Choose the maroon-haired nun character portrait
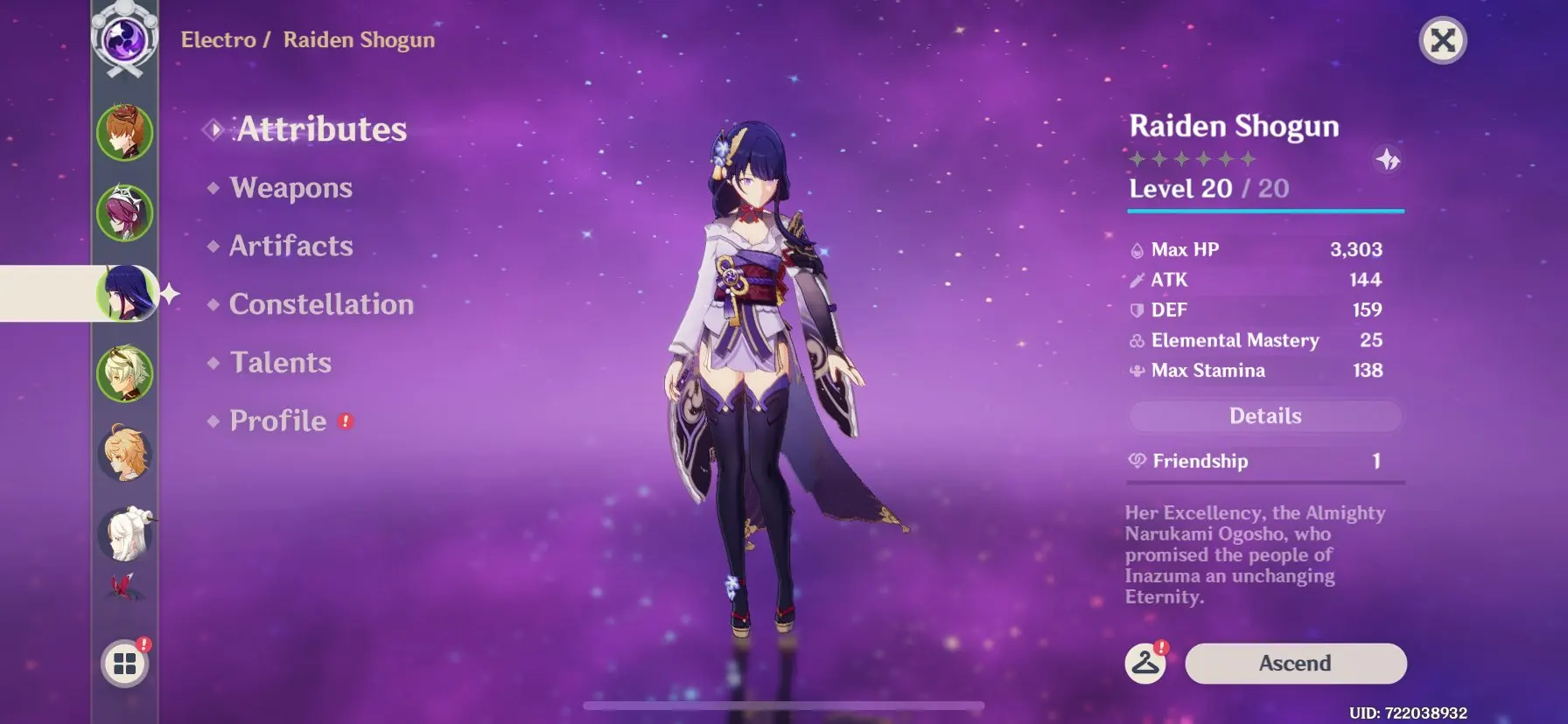Image resolution: width=1568 pixels, height=724 pixels. 125,212
